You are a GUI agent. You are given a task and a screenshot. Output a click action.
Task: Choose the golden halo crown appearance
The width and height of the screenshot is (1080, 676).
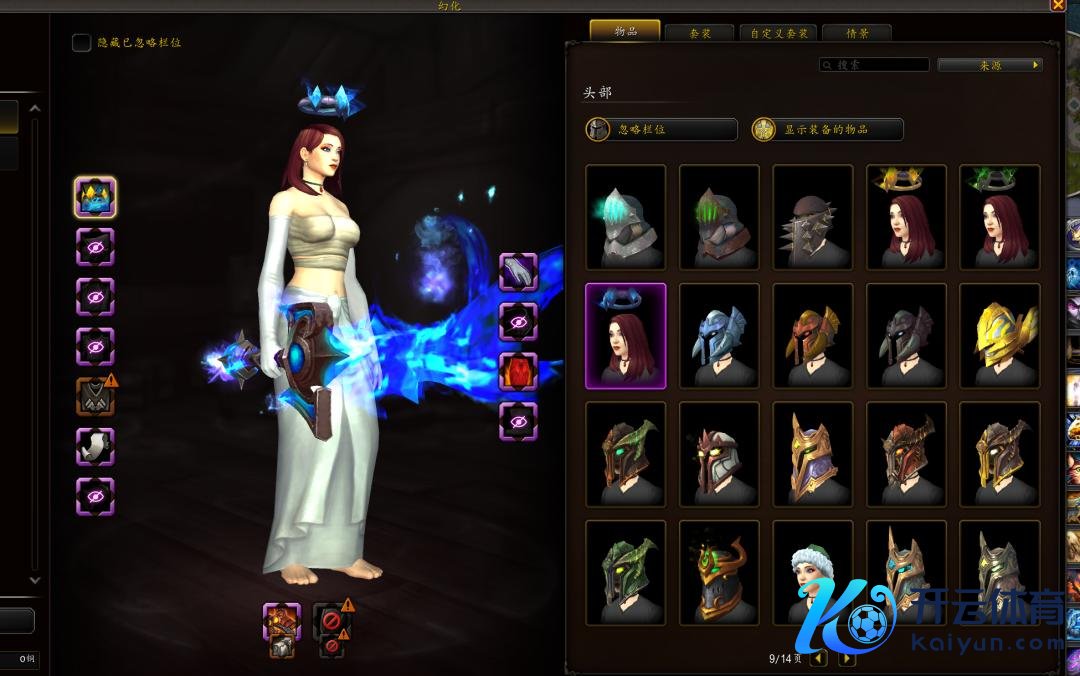pos(907,217)
